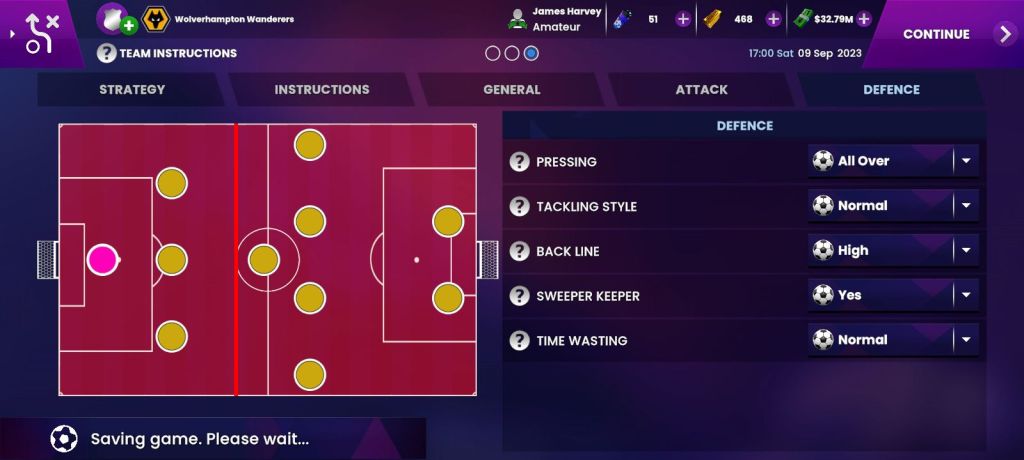Open the Back Line dropdown
This screenshot has height=460, width=1024.
893,251
